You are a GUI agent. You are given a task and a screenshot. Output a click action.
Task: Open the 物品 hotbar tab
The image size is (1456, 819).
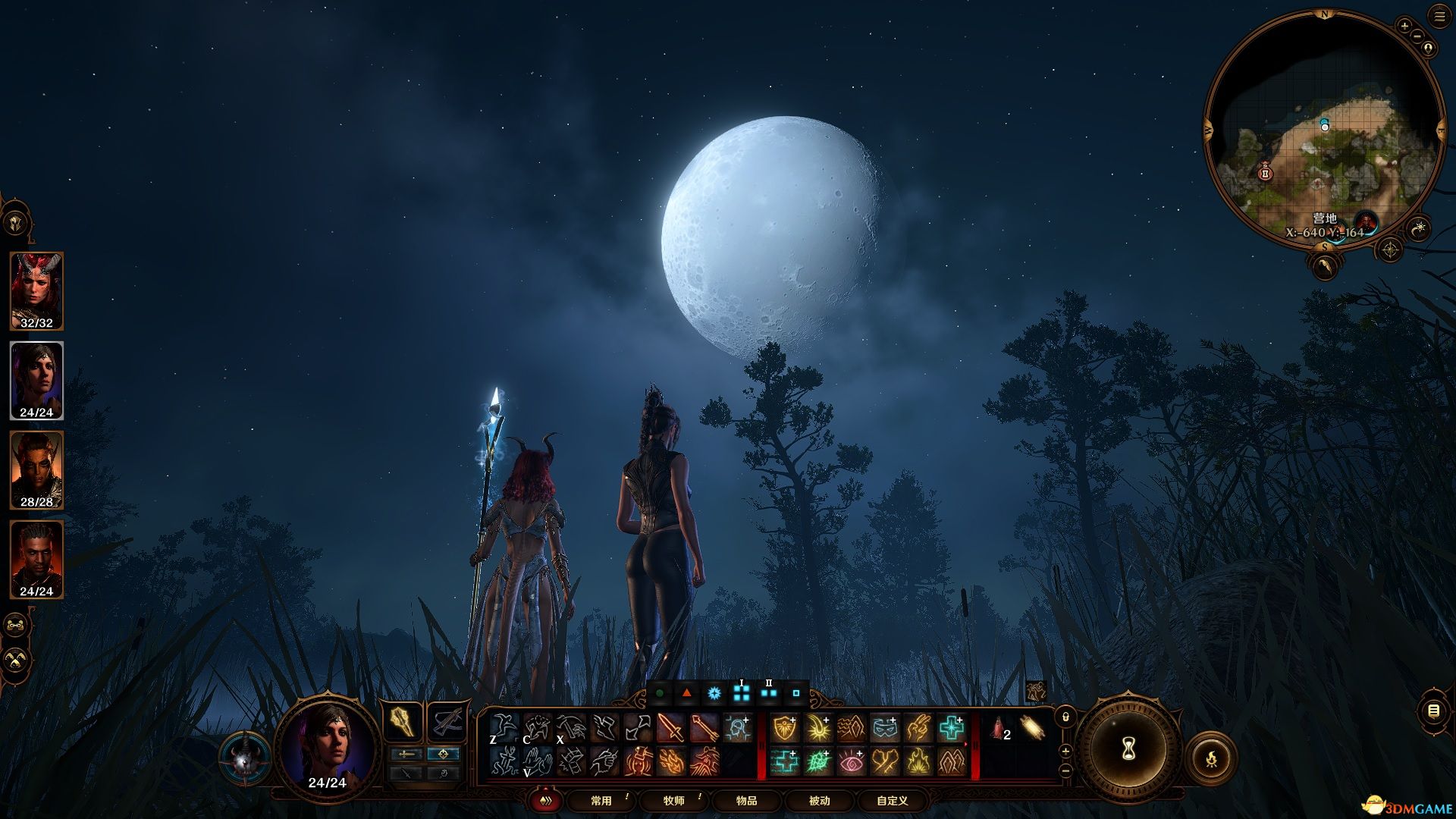pos(746,800)
